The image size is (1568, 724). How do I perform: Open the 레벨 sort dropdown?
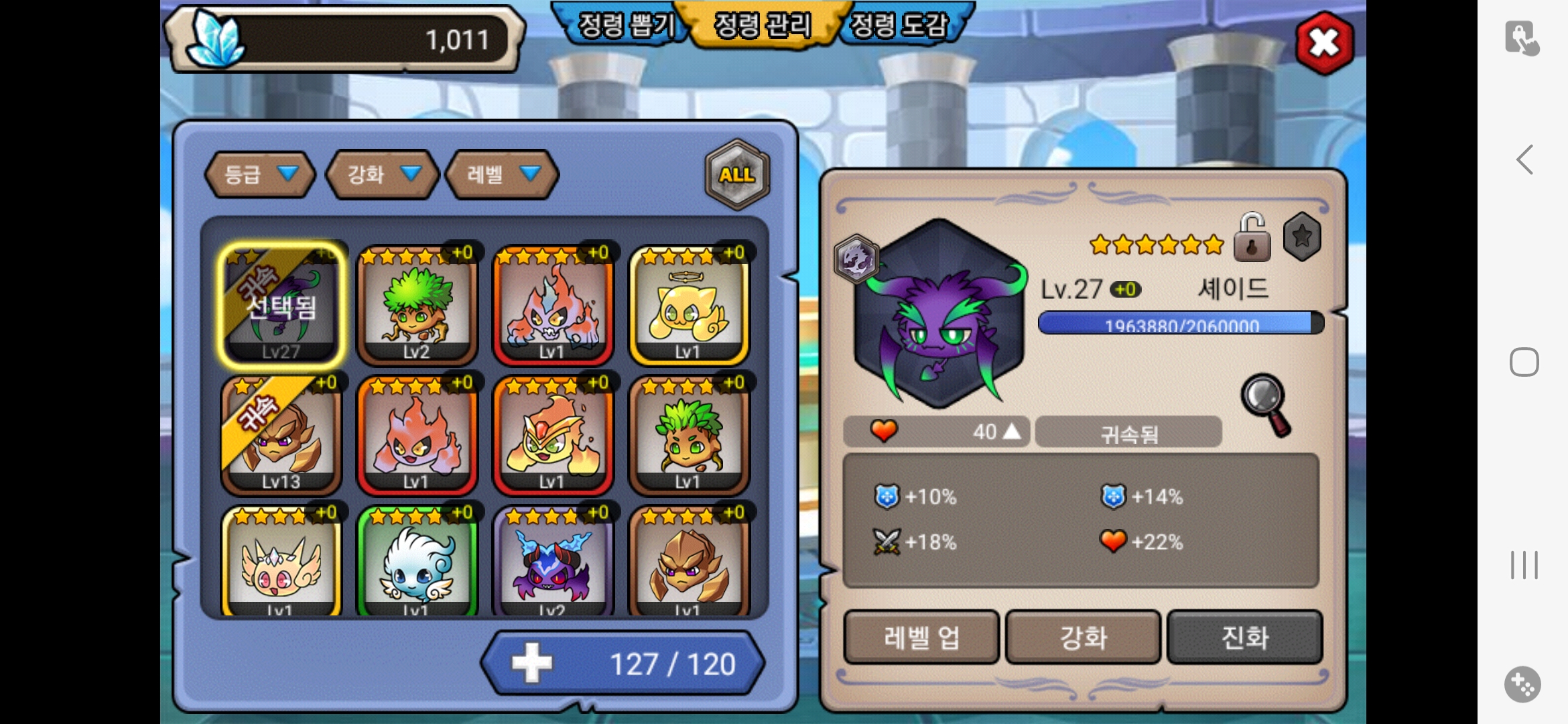[502, 174]
